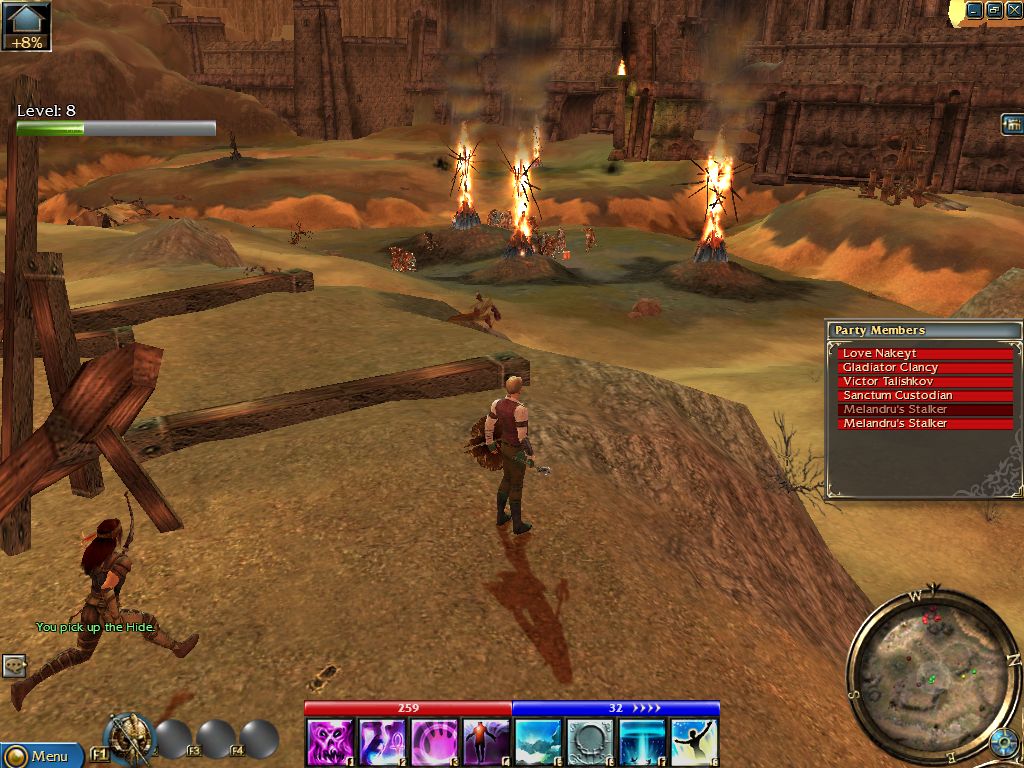Use the blue sky clouds skill
The height and width of the screenshot is (768, 1024).
pyautogui.click(x=538, y=743)
